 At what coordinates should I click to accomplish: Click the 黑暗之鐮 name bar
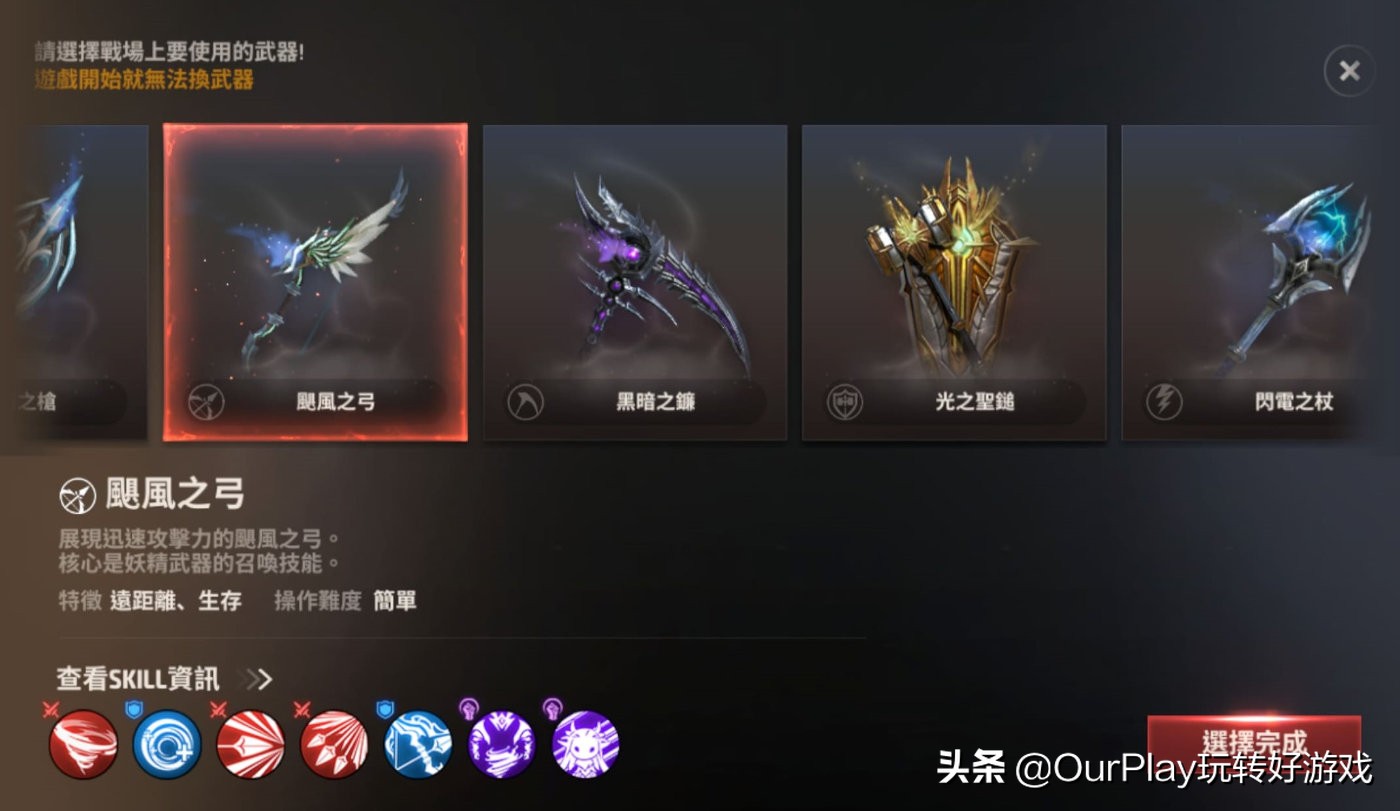655,402
